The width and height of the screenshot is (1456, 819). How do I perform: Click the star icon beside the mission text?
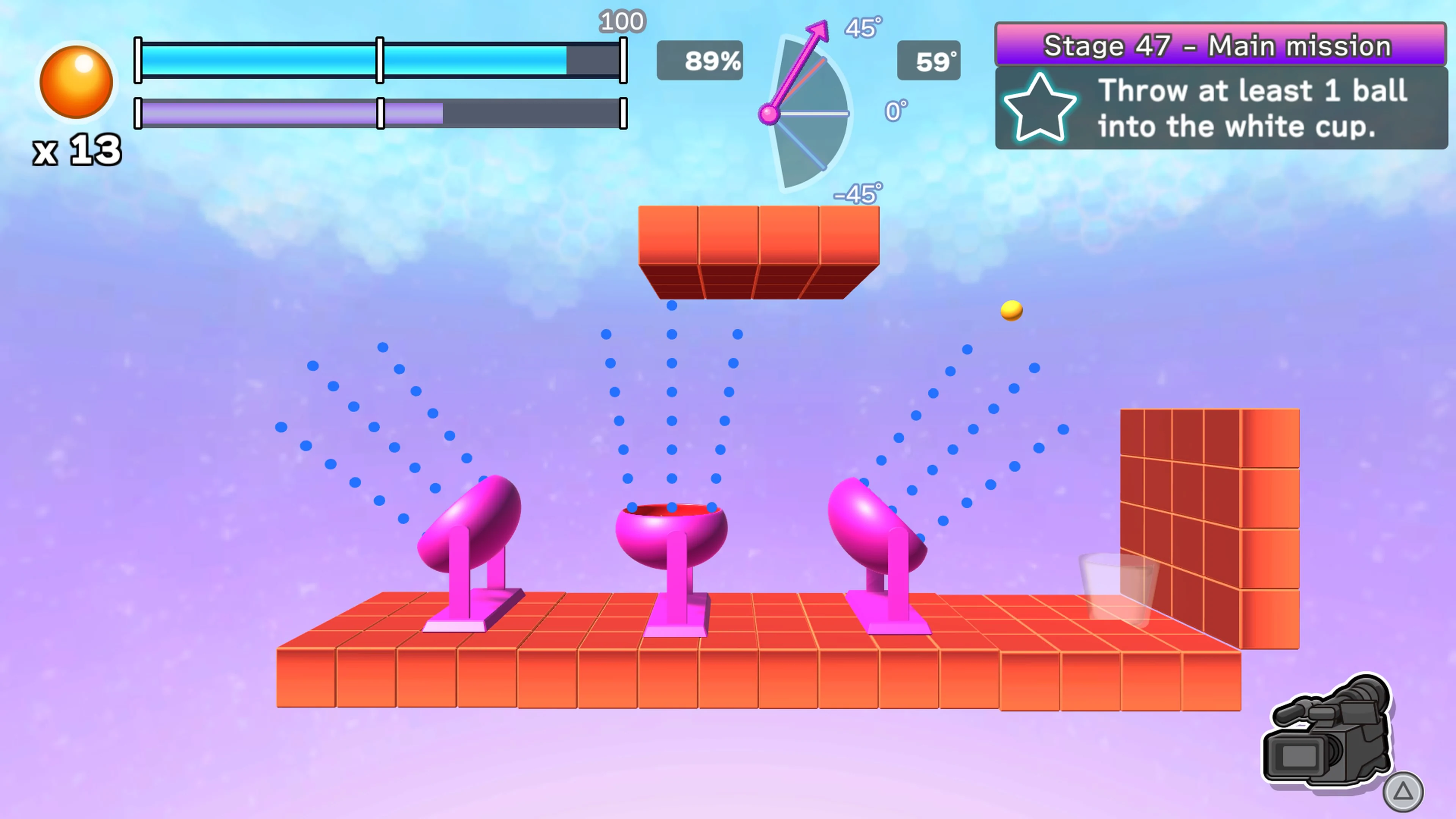click(1040, 109)
